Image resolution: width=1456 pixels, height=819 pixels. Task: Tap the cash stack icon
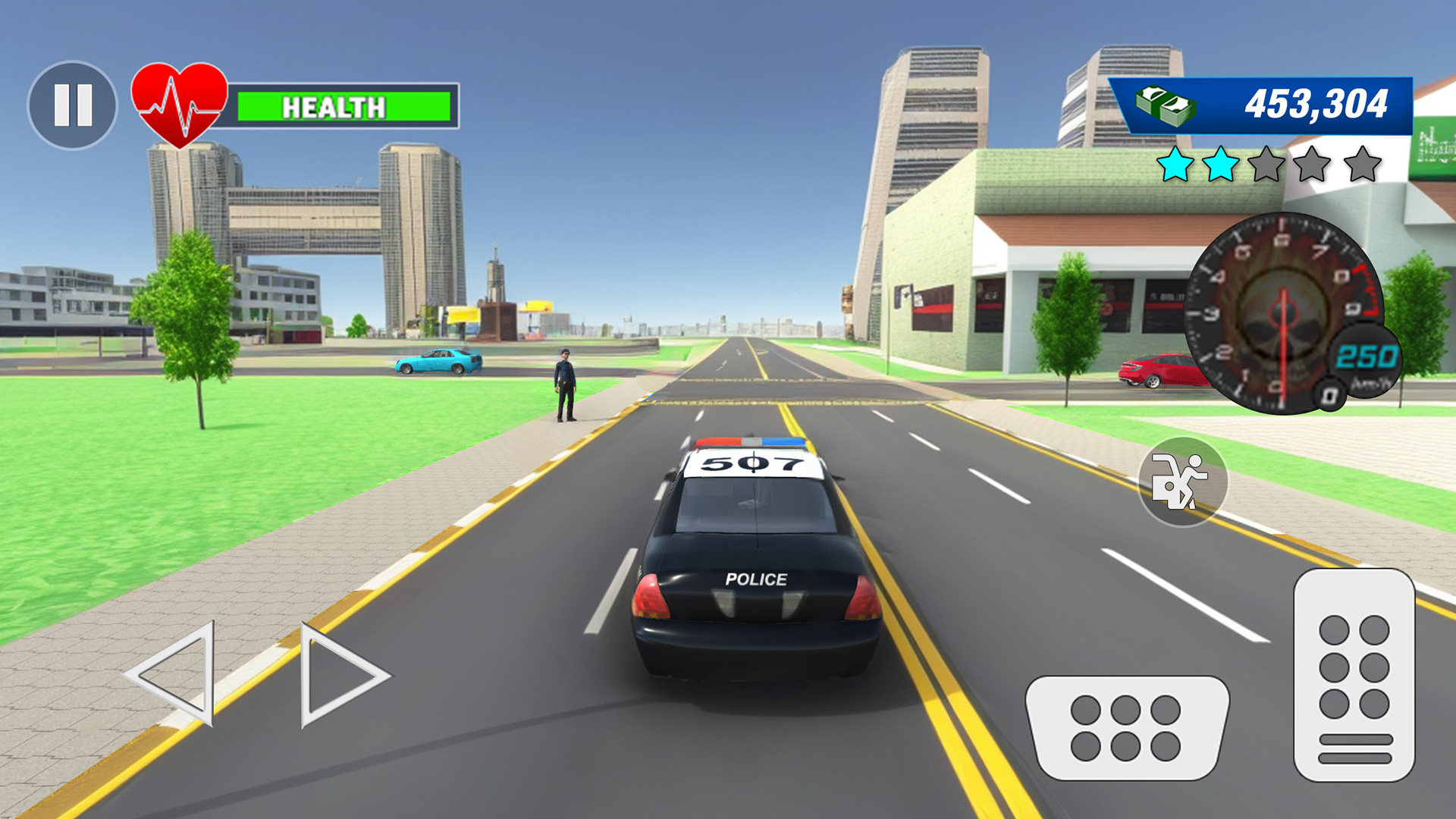1167,104
